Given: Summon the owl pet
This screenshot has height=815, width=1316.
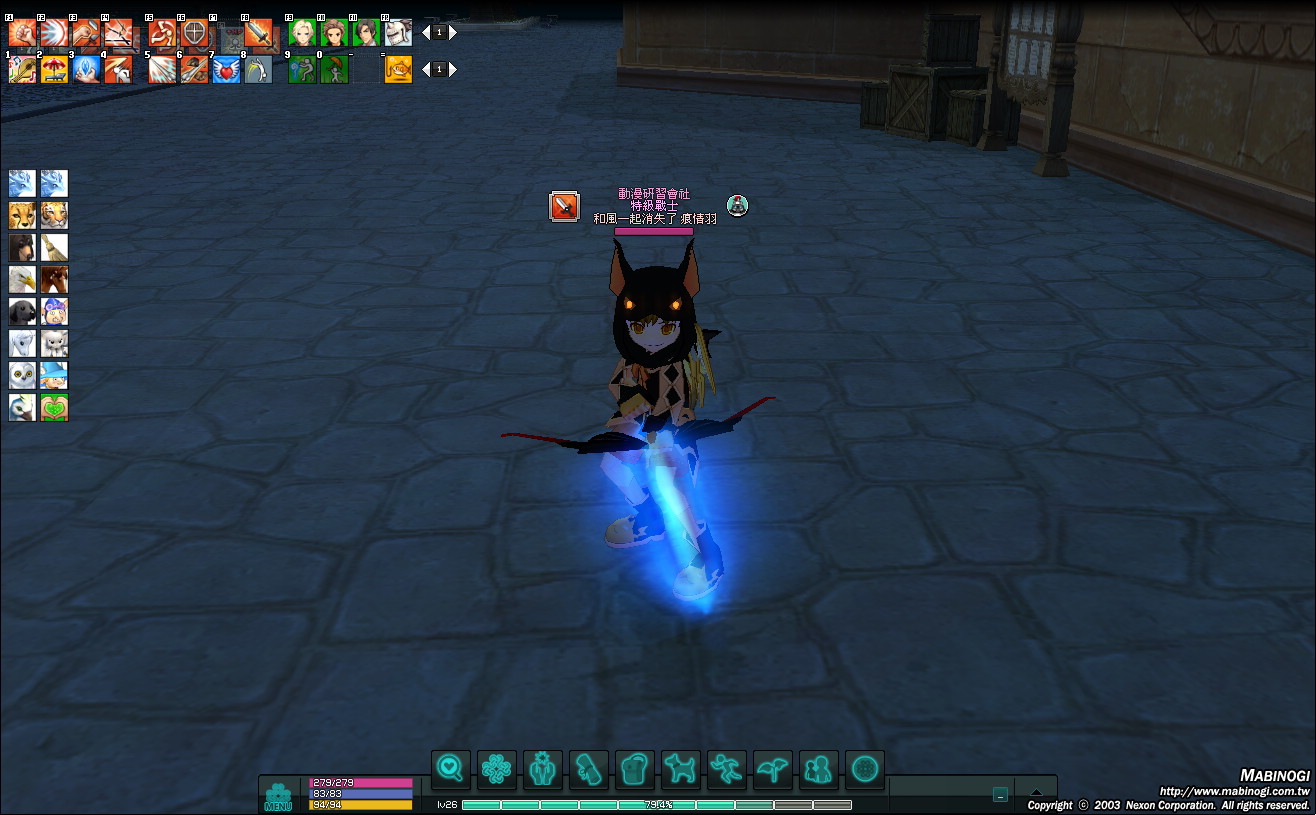Looking at the screenshot, I should [x=22, y=376].
